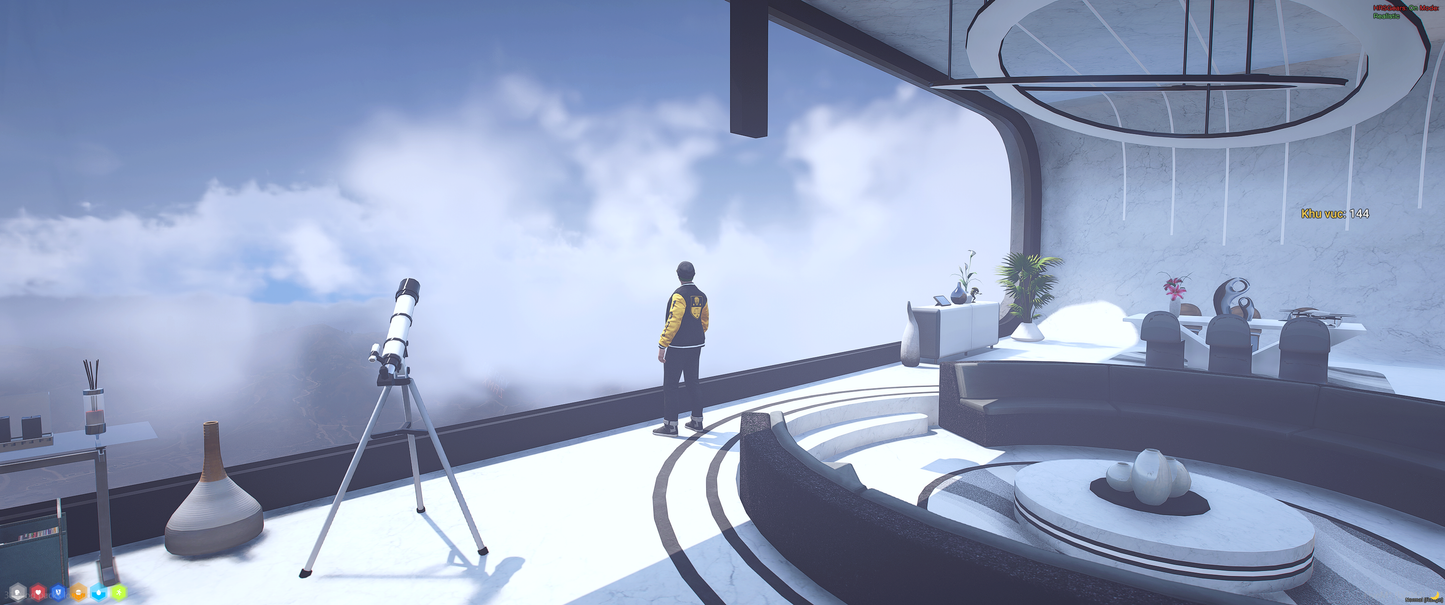Click the grey microphone voice hexagon icon

point(17,592)
